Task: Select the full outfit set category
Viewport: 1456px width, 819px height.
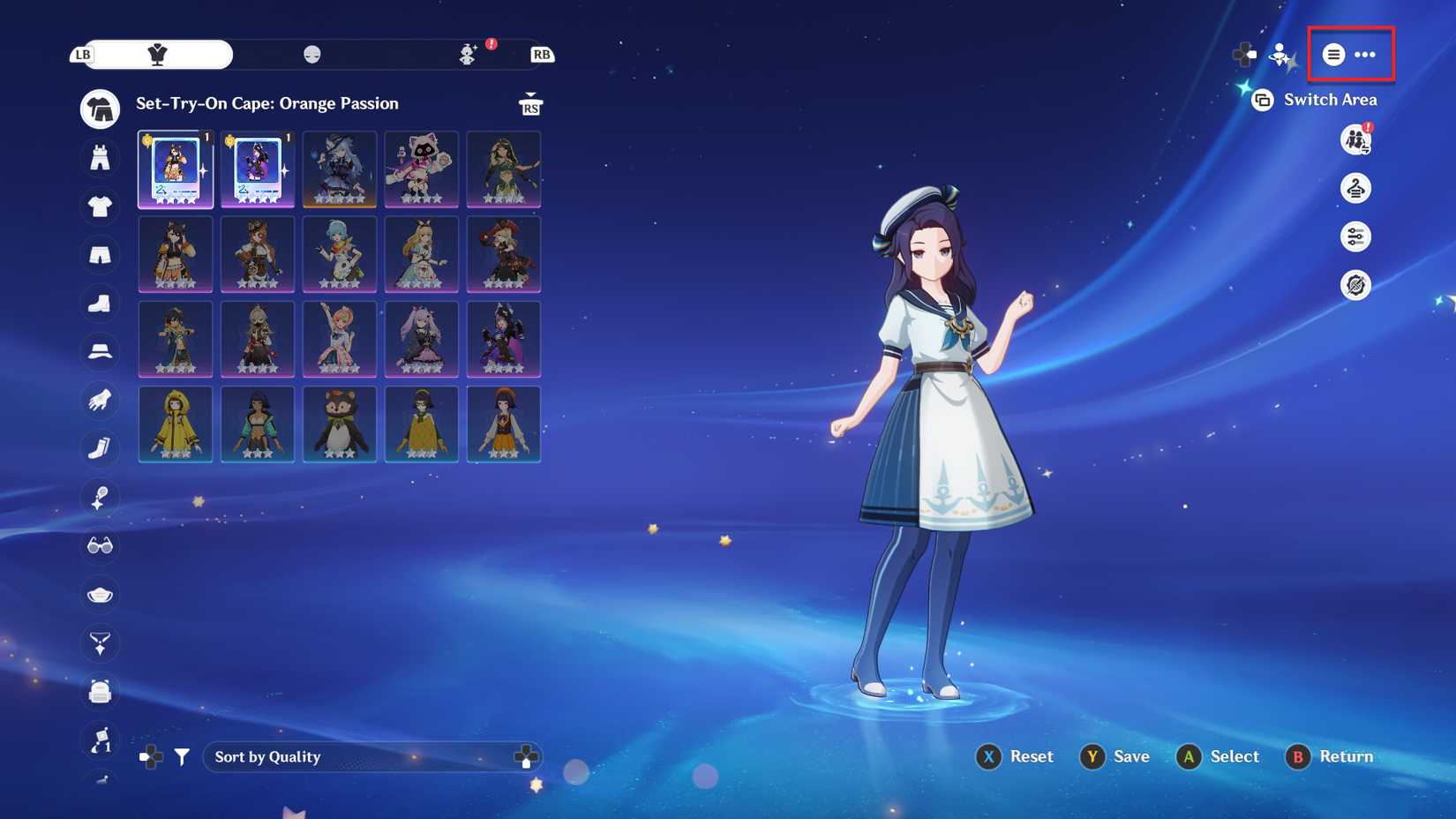Action: point(101,109)
